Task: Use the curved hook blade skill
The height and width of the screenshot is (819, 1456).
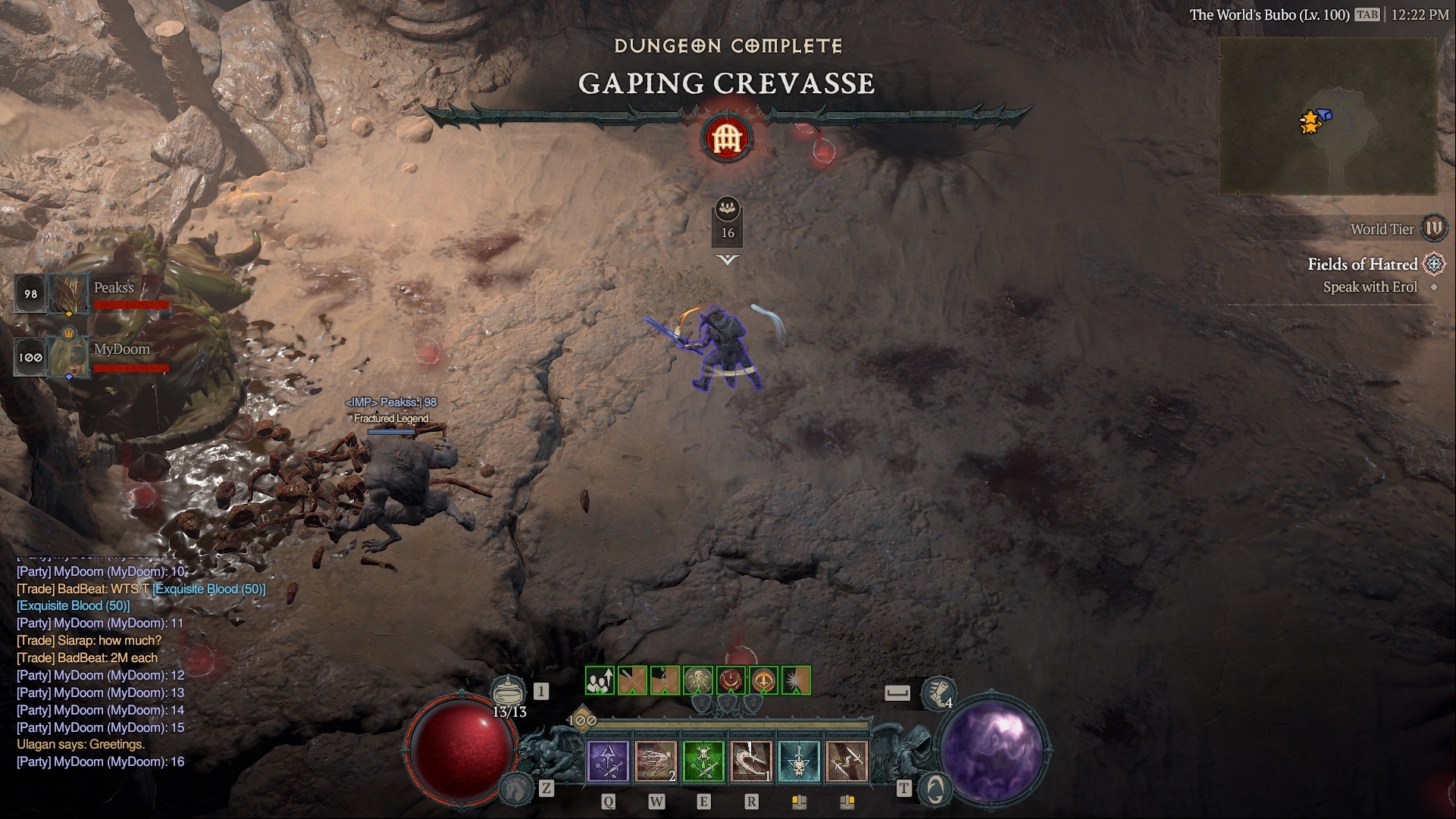Action: coord(751,761)
